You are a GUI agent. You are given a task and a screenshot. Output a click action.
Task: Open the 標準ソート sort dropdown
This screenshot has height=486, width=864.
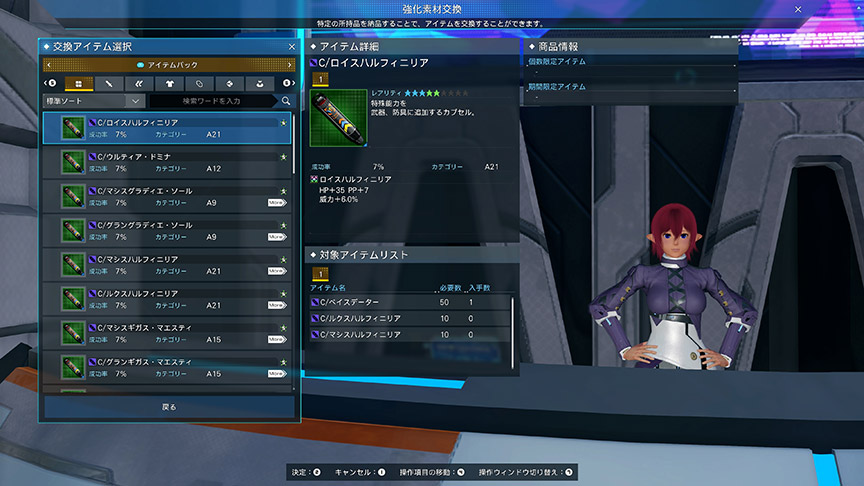[x=94, y=101]
